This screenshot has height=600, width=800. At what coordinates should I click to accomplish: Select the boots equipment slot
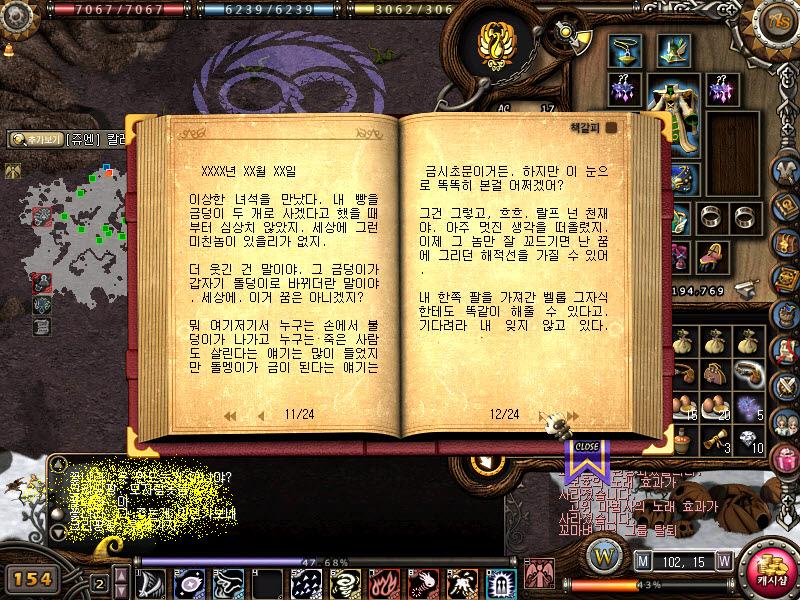pos(712,254)
